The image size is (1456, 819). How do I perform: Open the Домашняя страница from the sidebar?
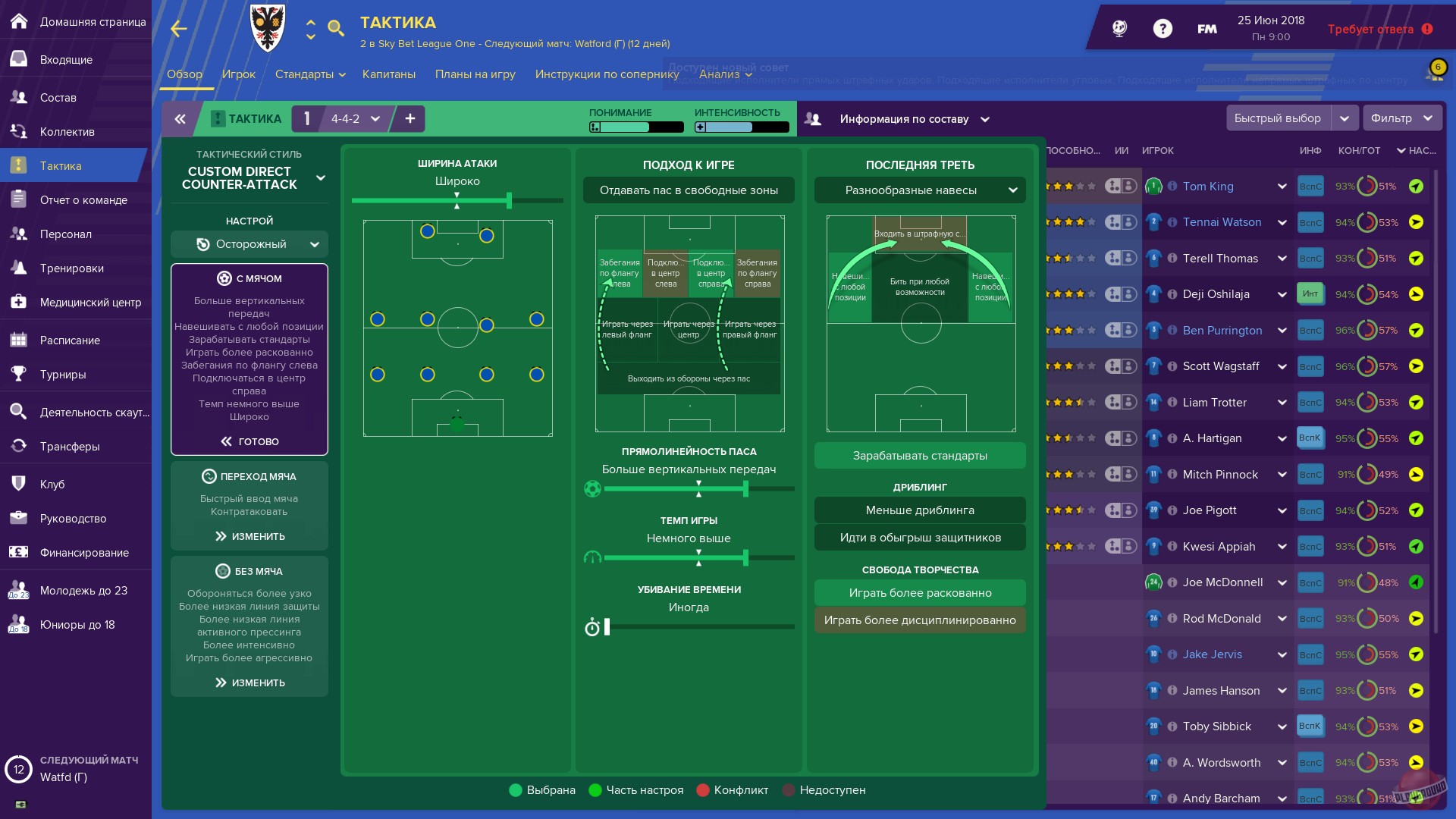(19, 22)
